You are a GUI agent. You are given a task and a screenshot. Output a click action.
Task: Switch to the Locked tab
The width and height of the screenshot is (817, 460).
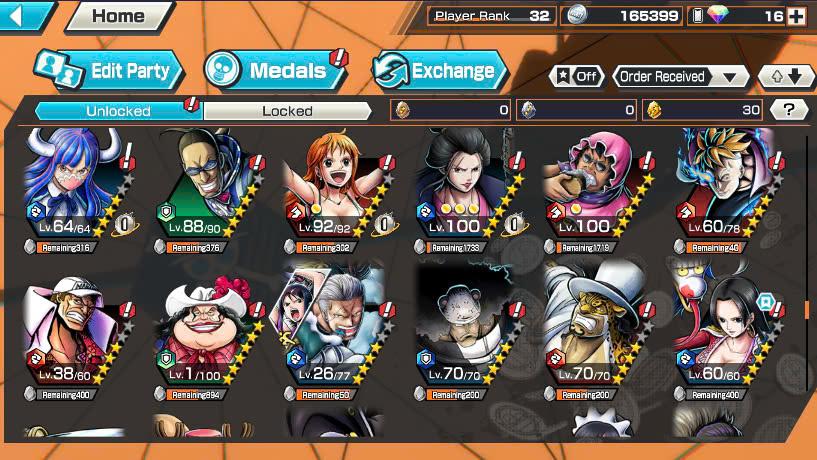(x=287, y=111)
